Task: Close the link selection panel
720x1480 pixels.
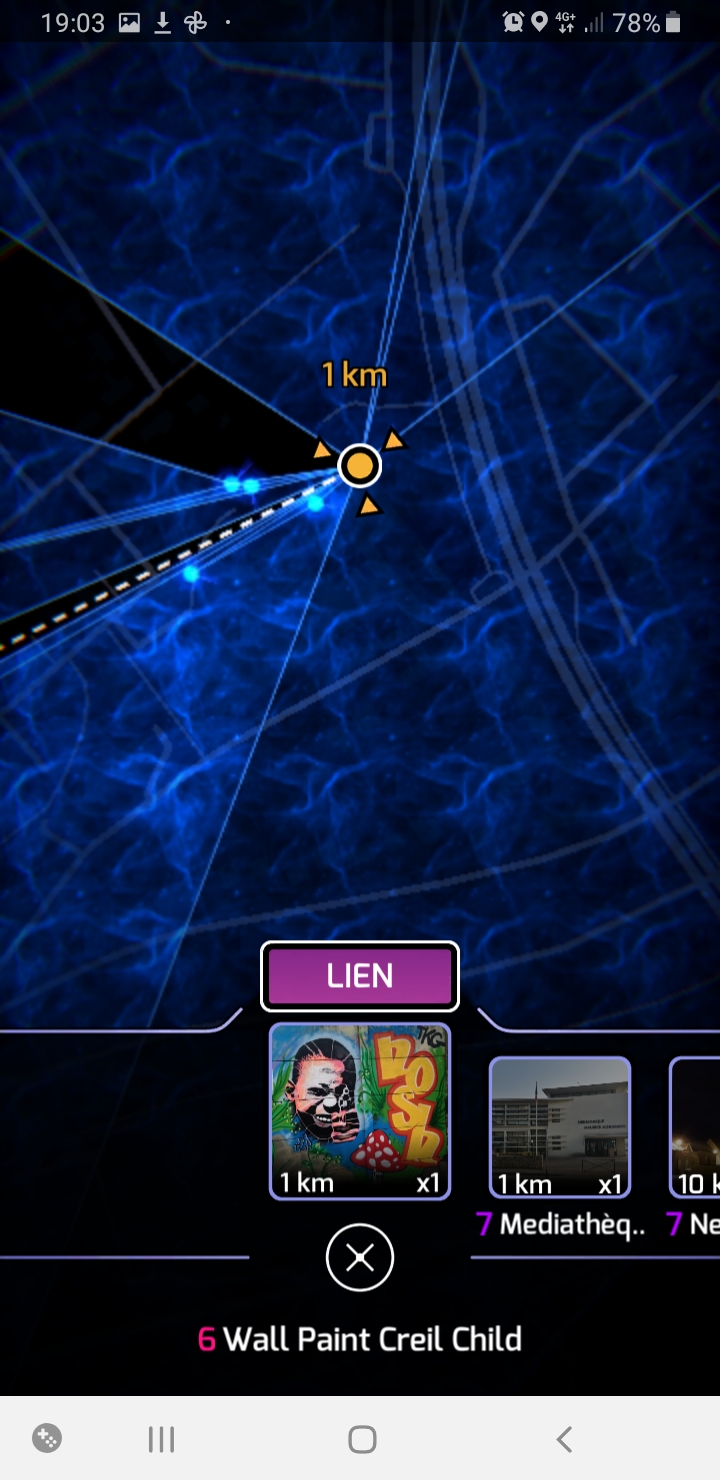Action: 360,1258
